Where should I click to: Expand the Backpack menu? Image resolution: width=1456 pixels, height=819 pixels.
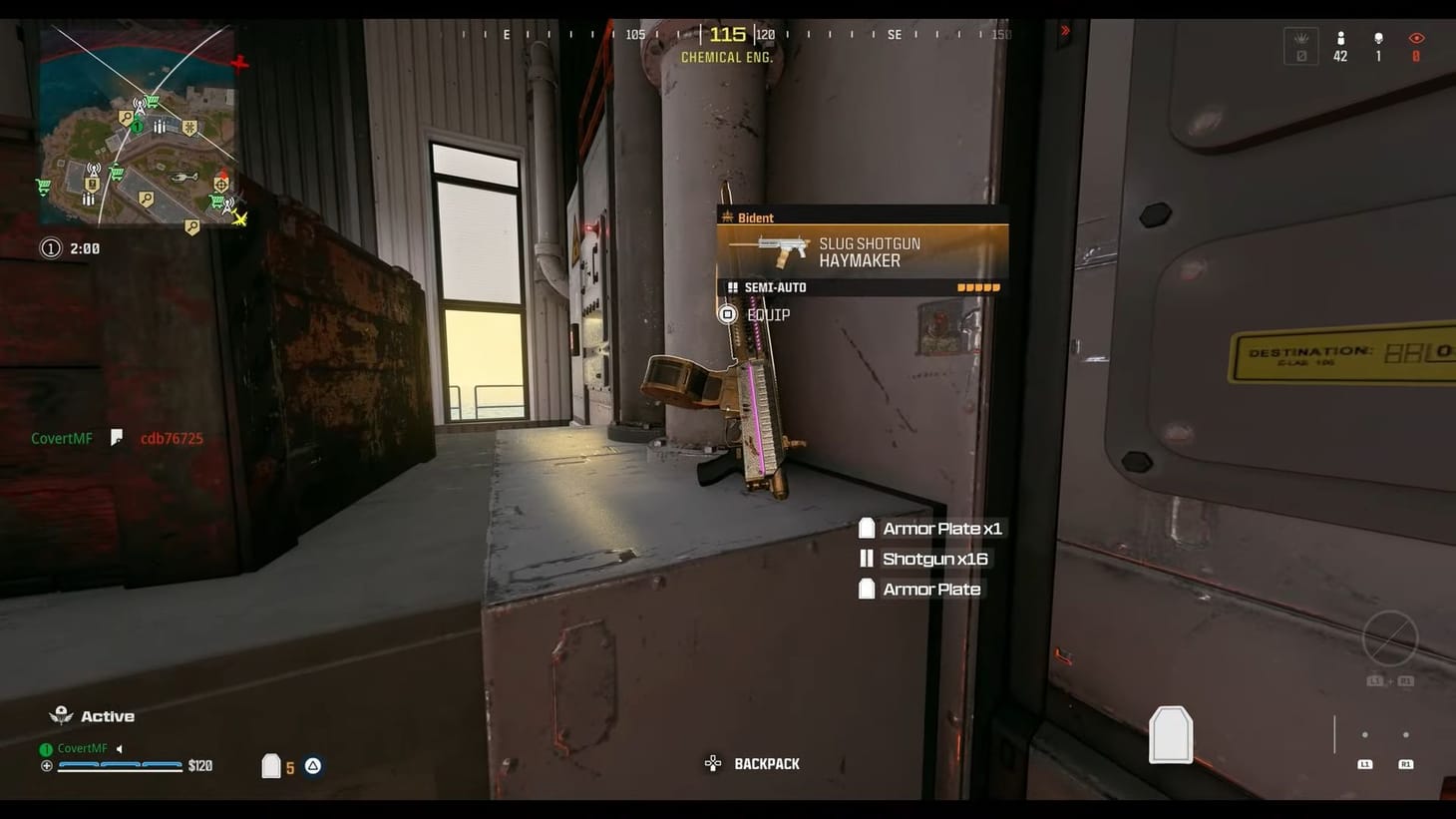point(766,763)
